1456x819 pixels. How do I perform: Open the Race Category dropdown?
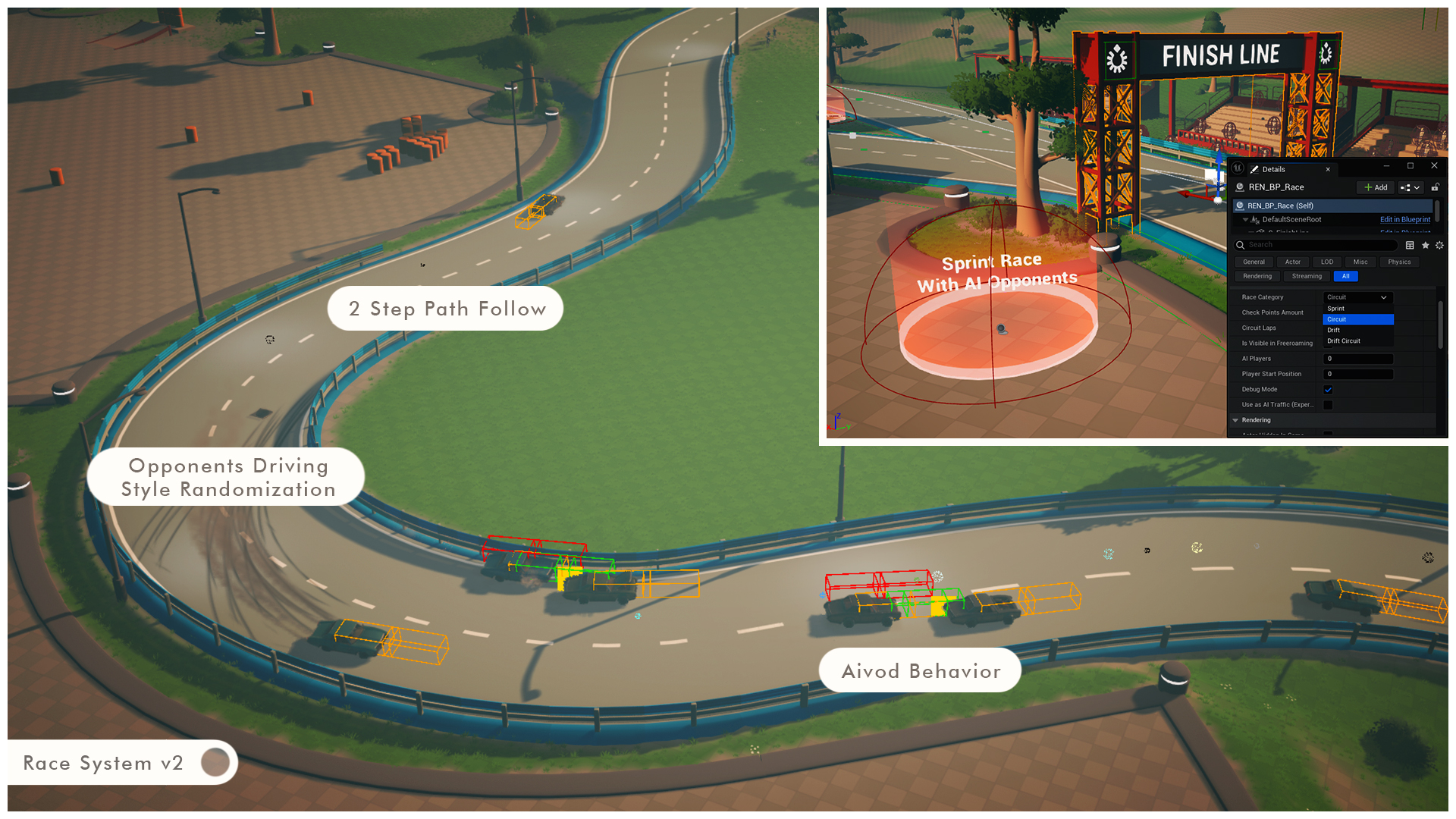[1358, 297]
